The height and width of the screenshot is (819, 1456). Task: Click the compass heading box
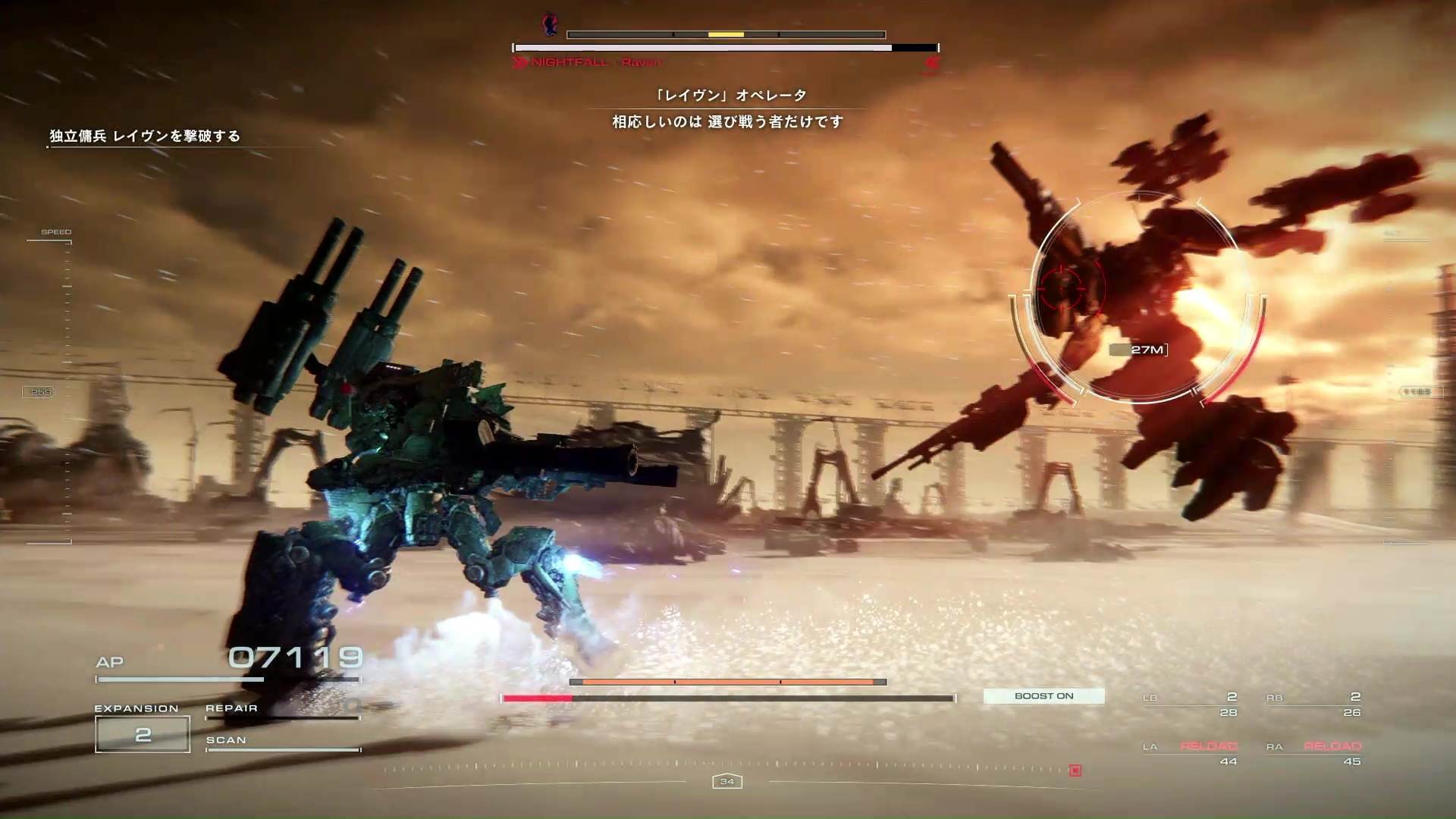tap(727, 781)
